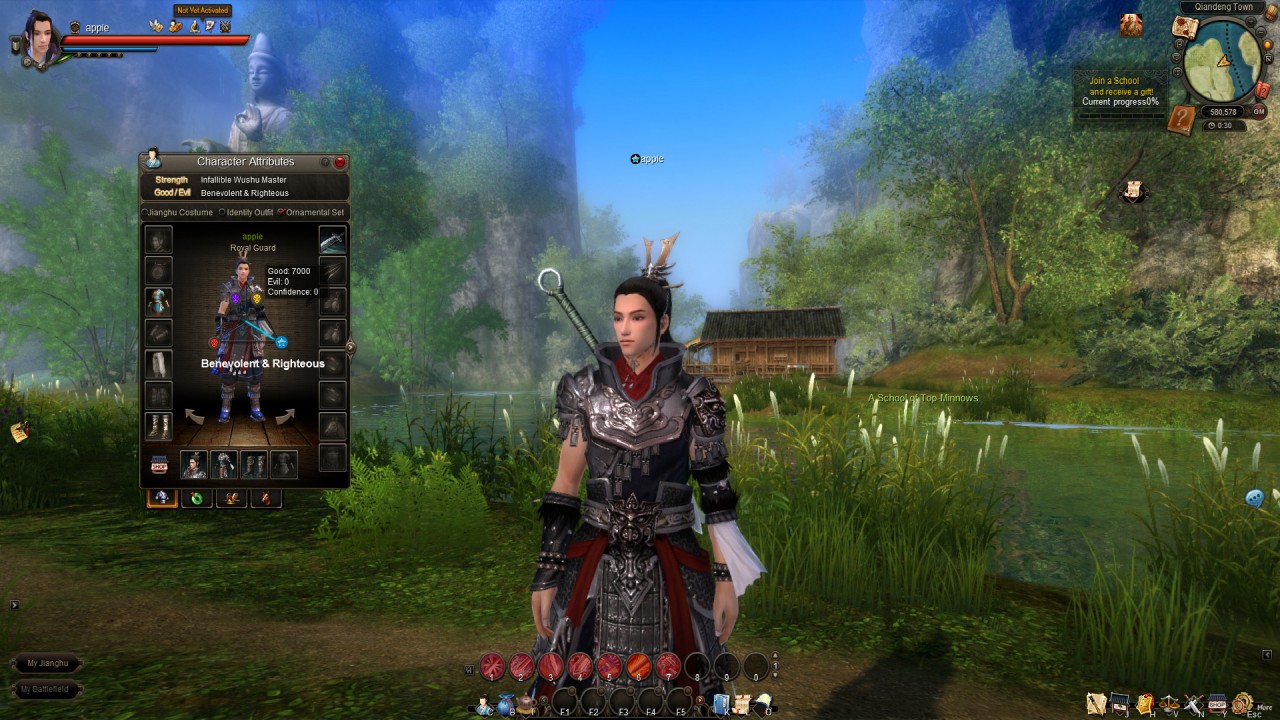Select the equipped sword weapon slot
This screenshot has height=720, width=1280.
(332, 240)
